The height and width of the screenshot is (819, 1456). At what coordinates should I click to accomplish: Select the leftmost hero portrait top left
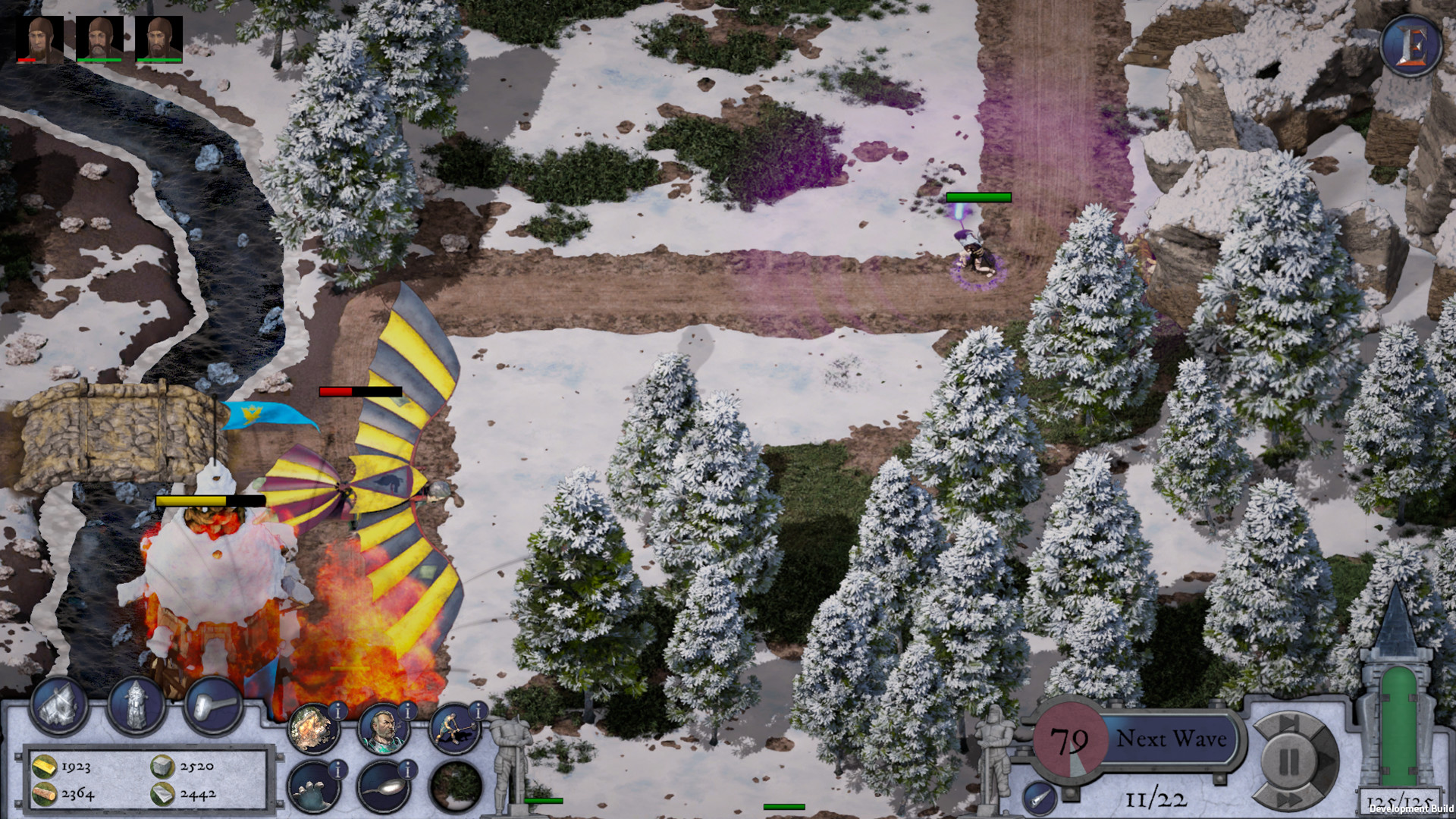[38, 38]
